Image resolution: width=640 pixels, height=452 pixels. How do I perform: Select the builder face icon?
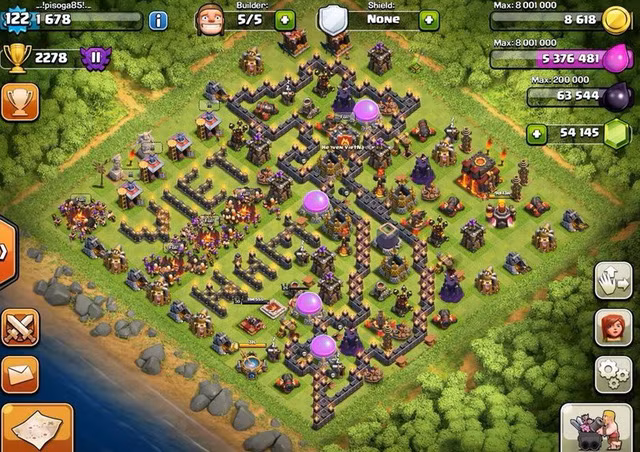(209, 19)
